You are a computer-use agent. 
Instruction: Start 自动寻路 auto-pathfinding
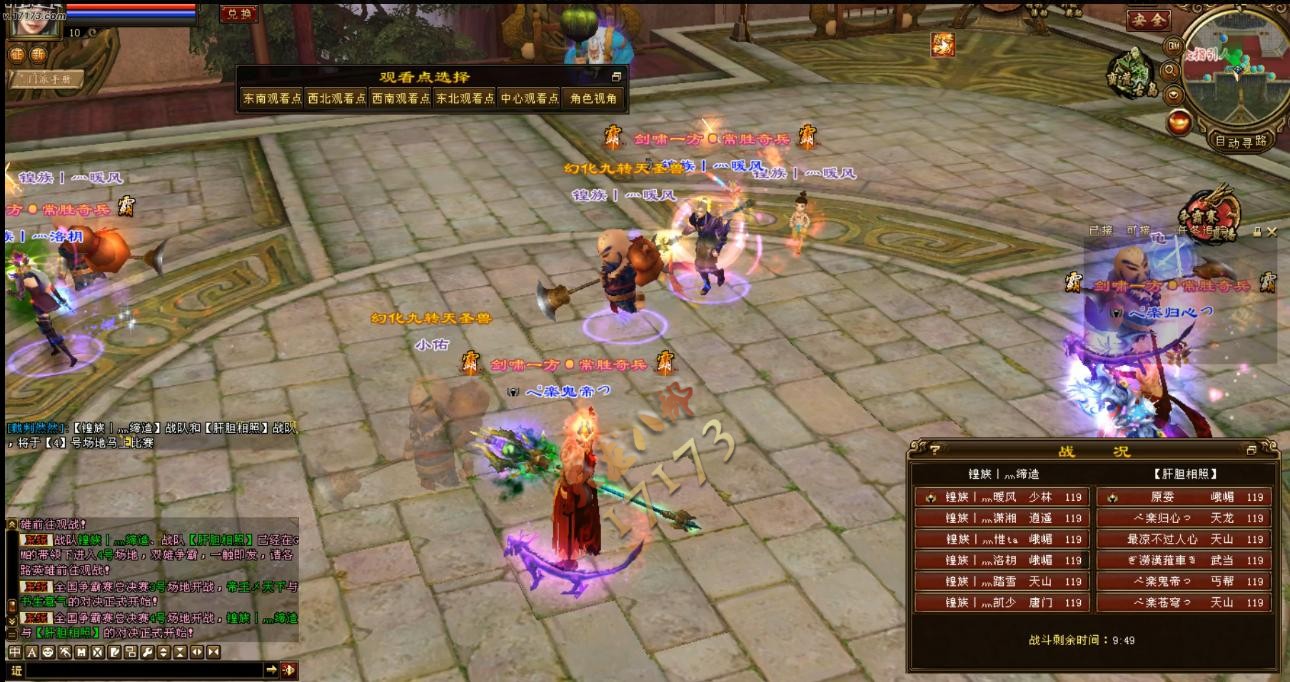tap(1241, 141)
